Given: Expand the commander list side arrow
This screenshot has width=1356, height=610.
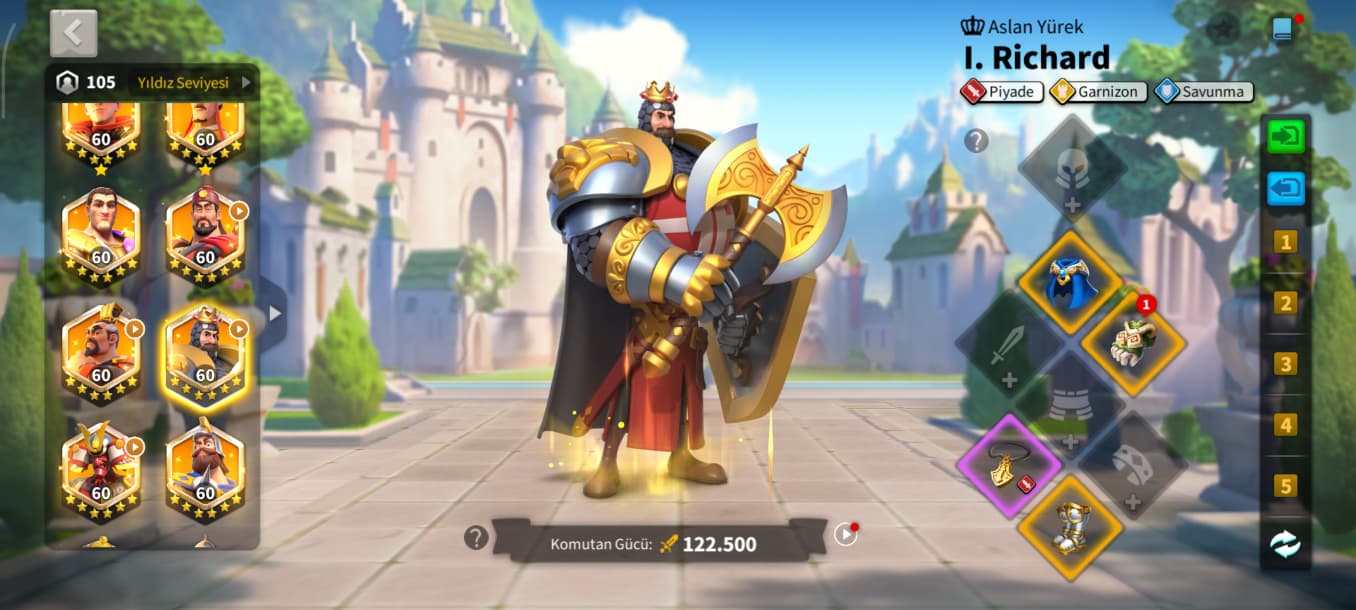Looking at the screenshot, I should 274,313.
